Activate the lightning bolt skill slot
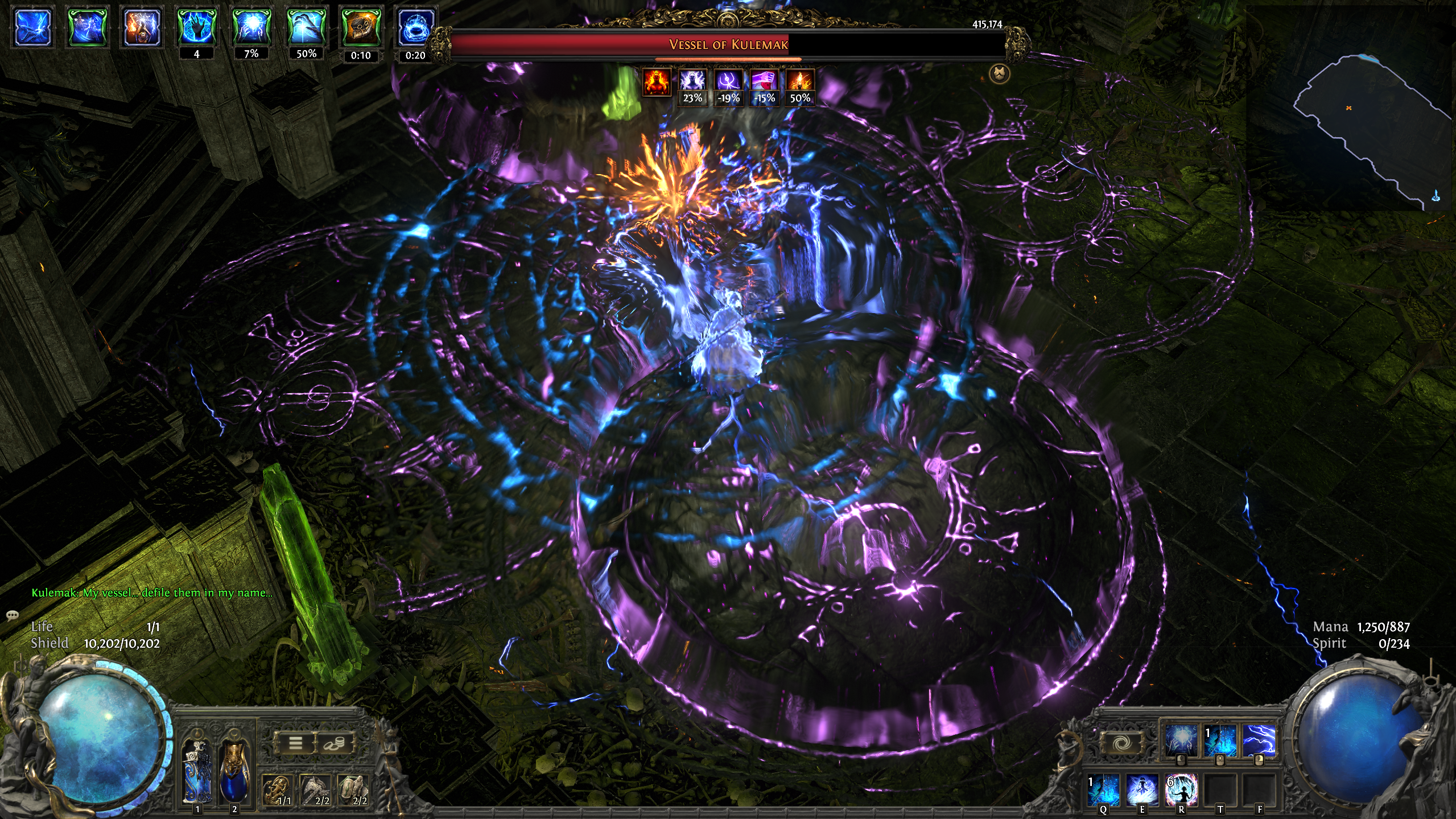Screen dimensions: 1456x819 tap(1258, 741)
